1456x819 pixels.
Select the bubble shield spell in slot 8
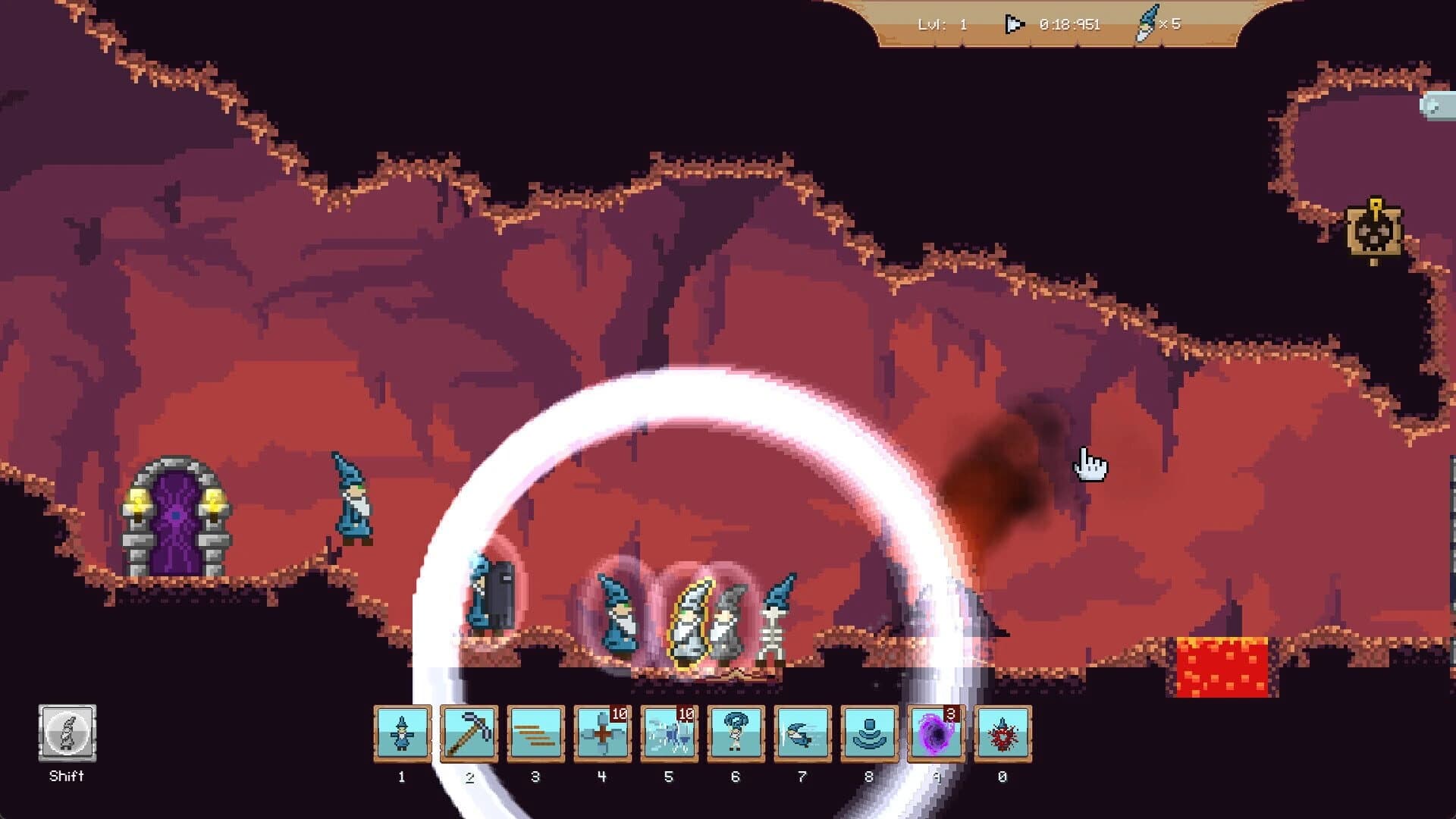pyautogui.click(x=869, y=732)
